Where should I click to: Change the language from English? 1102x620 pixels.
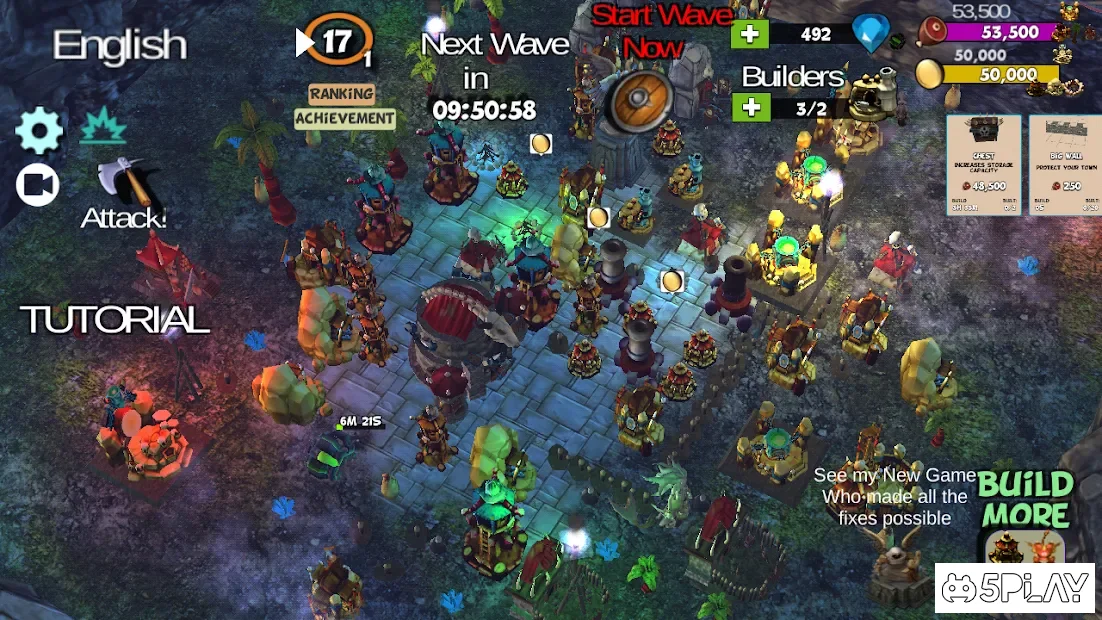tap(120, 45)
